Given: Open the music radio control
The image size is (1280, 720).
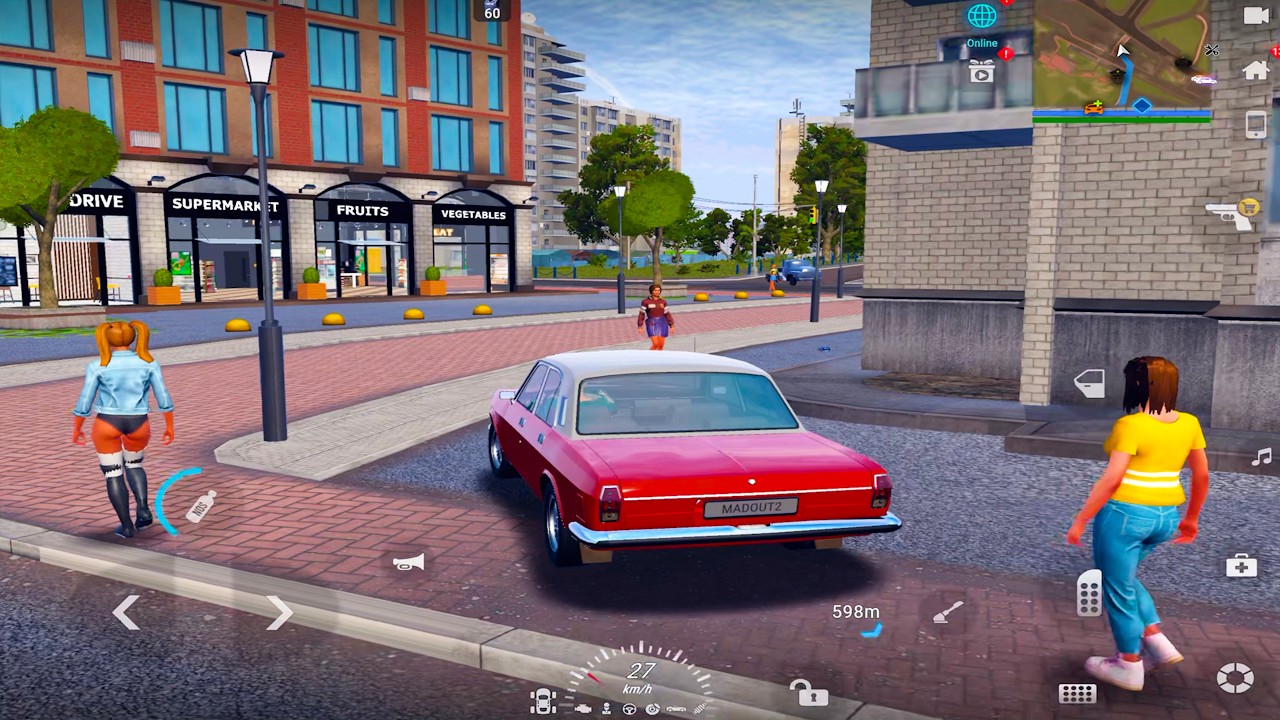Looking at the screenshot, I should [x=1261, y=457].
